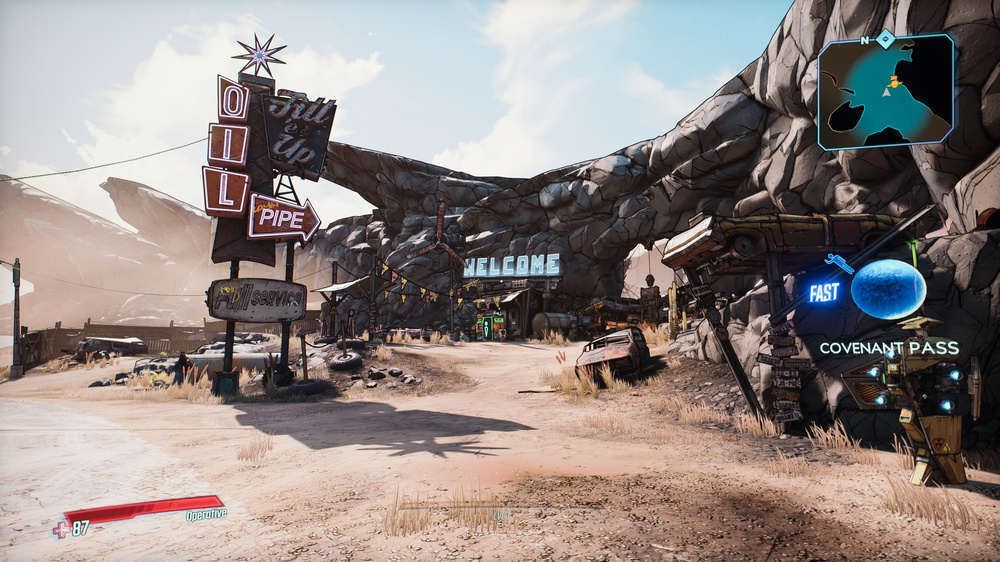Open the minimap in the corner
The width and height of the screenshot is (1000, 562).
click(x=886, y=92)
